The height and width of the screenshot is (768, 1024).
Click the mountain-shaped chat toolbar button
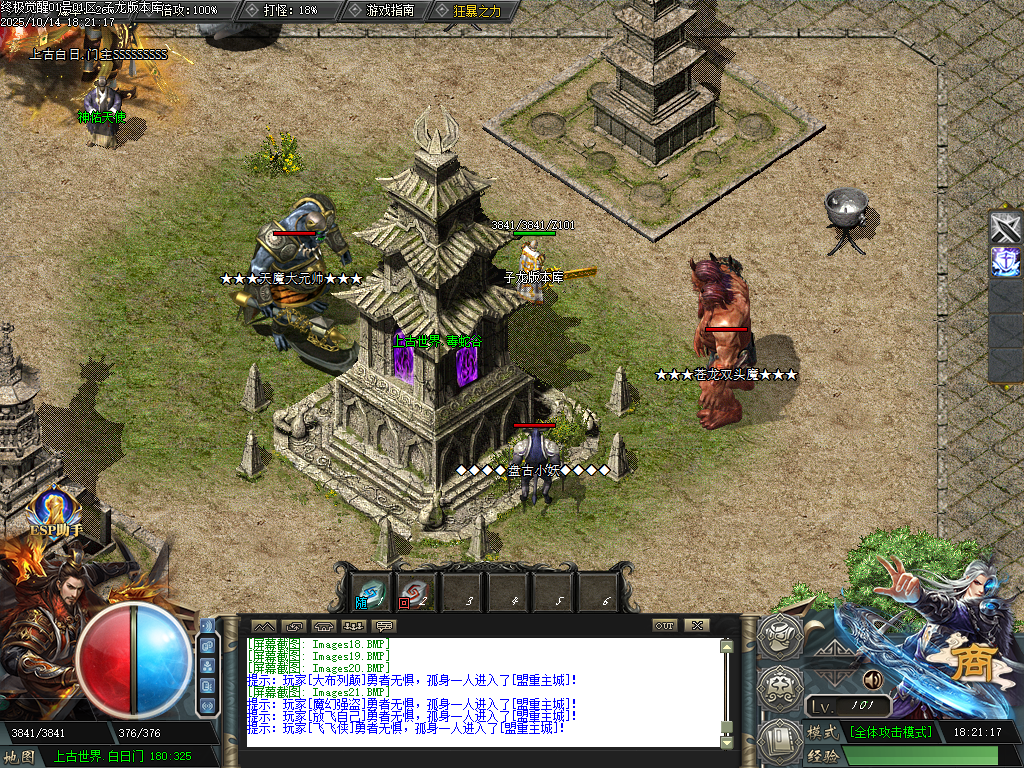click(x=263, y=626)
